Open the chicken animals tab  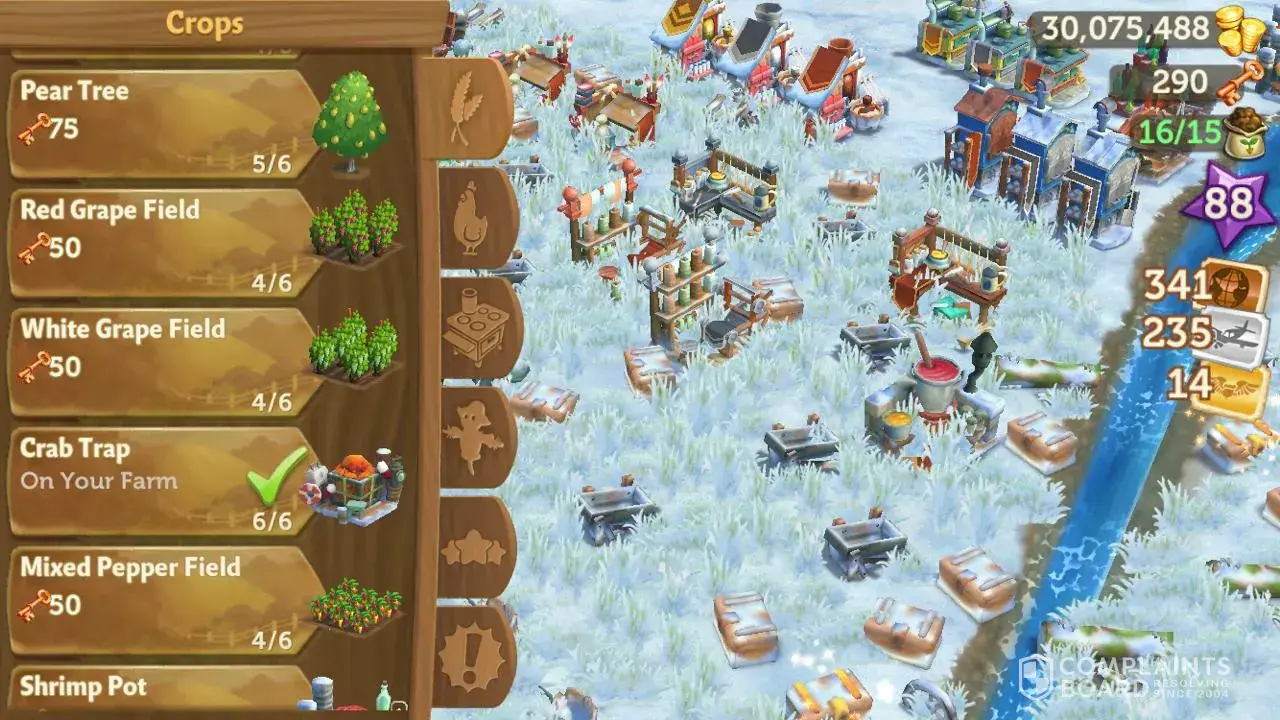tap(472, 218)
